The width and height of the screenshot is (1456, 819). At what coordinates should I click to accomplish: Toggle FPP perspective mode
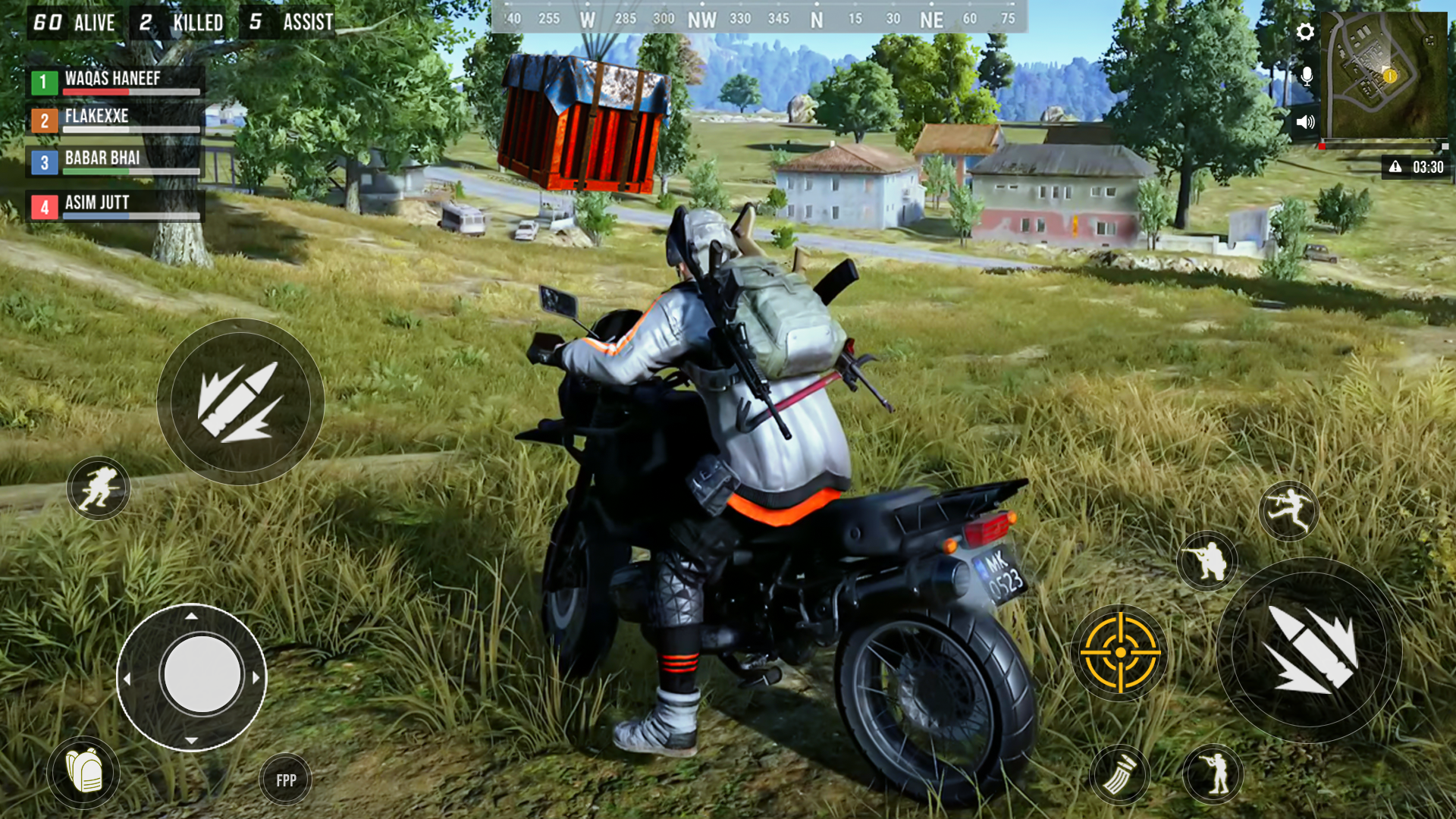[284, 778]
